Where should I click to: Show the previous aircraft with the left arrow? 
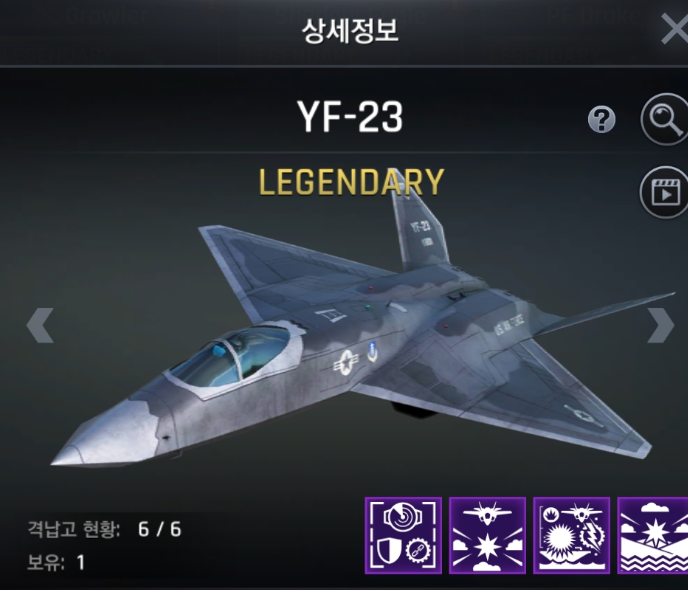[x=39, y=325]
